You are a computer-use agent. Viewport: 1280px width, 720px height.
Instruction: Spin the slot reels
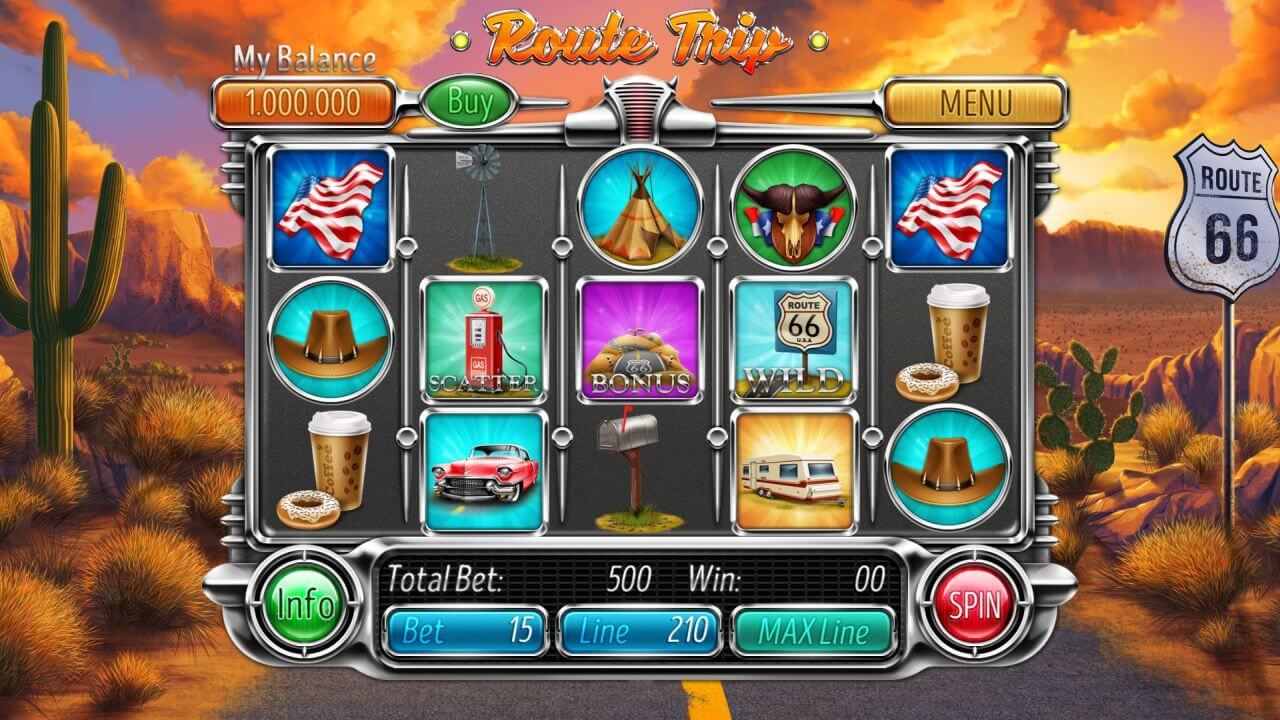pyautogui.click(x=974, y=604)
